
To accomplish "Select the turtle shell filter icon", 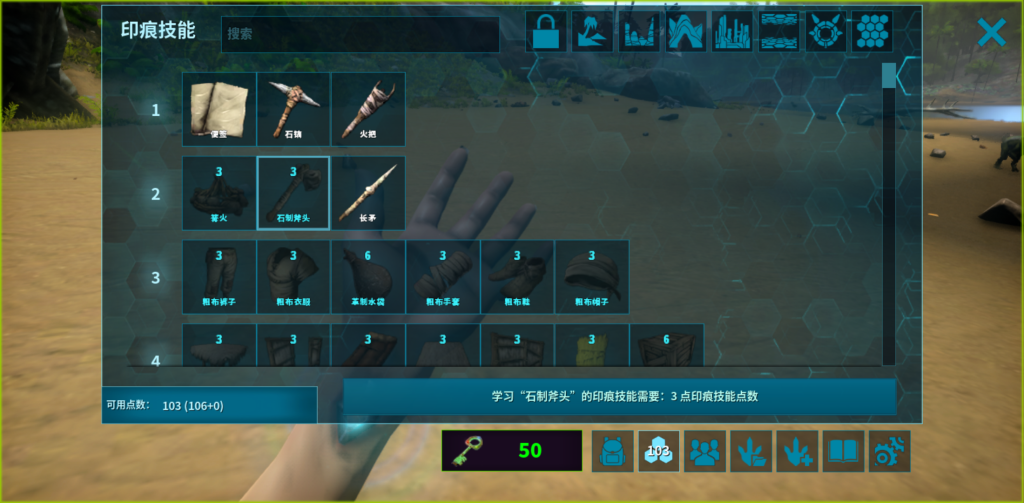I will click(x=825, y=32).
